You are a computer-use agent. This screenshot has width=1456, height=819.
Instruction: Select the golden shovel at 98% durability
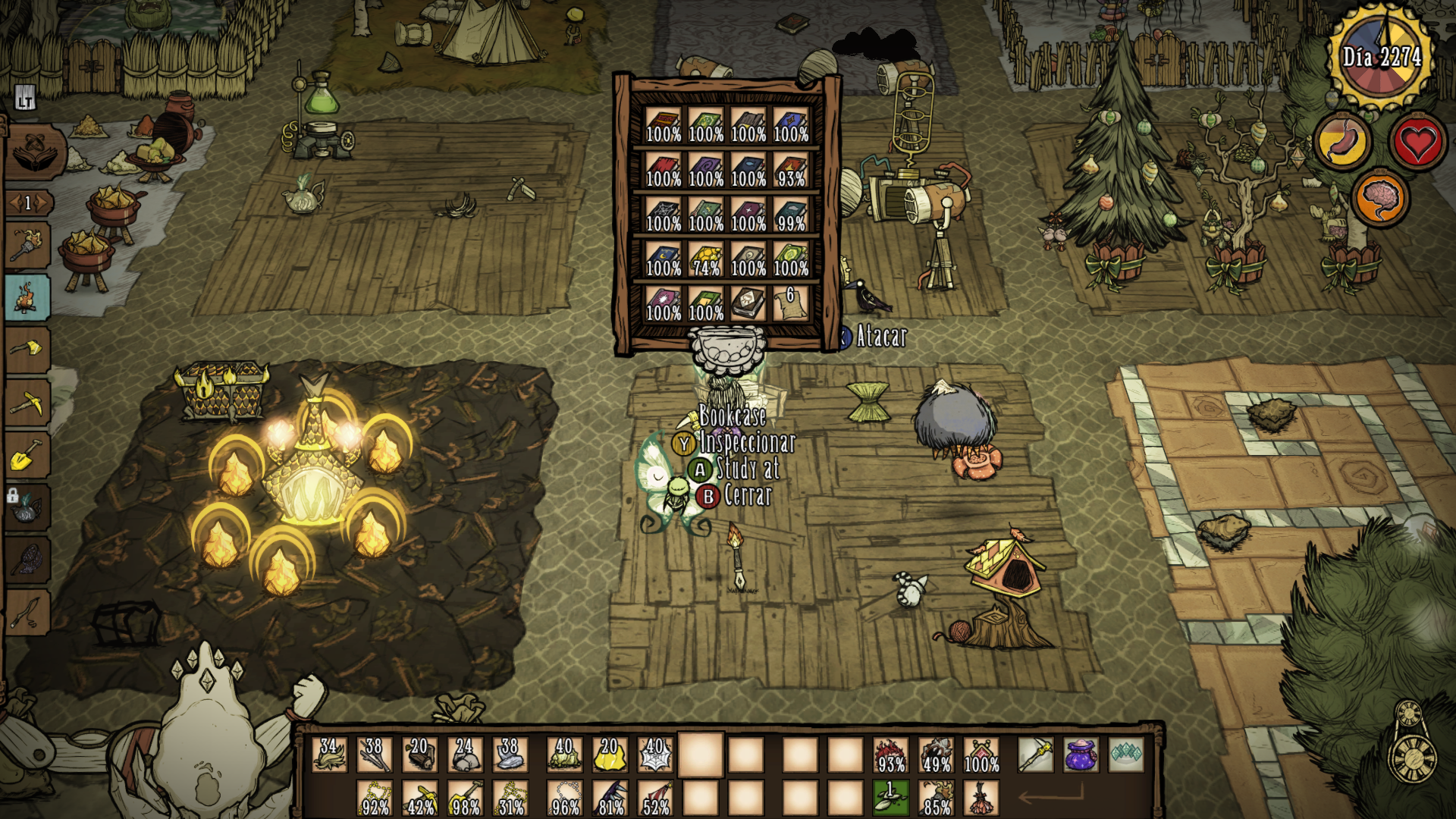coord(466,798)
